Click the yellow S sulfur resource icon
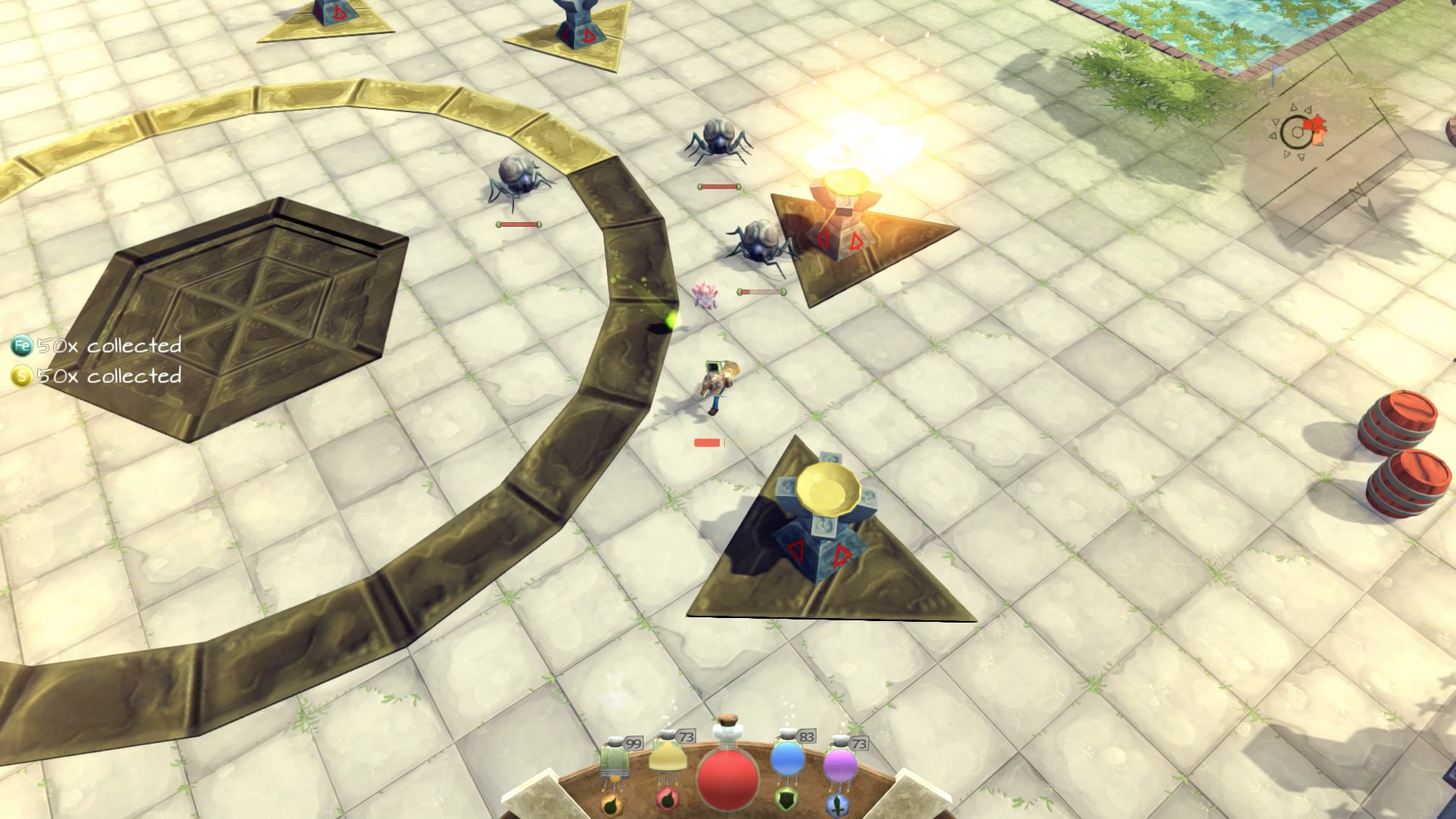 coord(20,375)
